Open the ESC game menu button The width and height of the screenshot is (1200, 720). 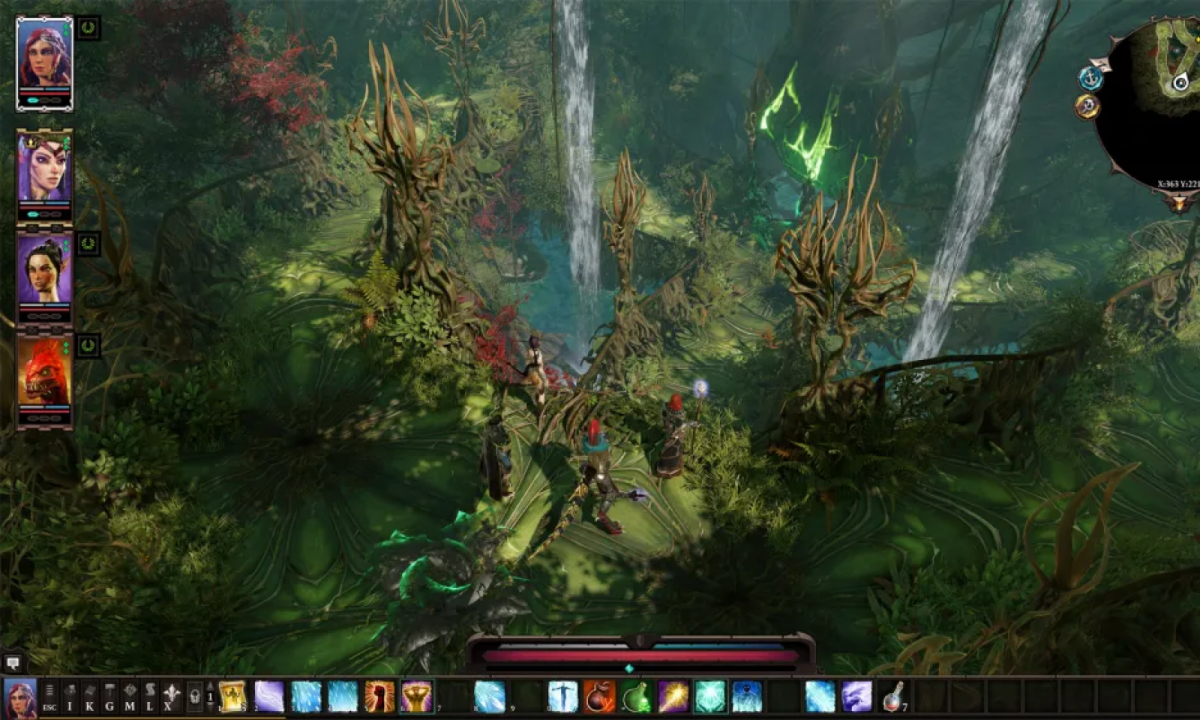coord(49,696)
